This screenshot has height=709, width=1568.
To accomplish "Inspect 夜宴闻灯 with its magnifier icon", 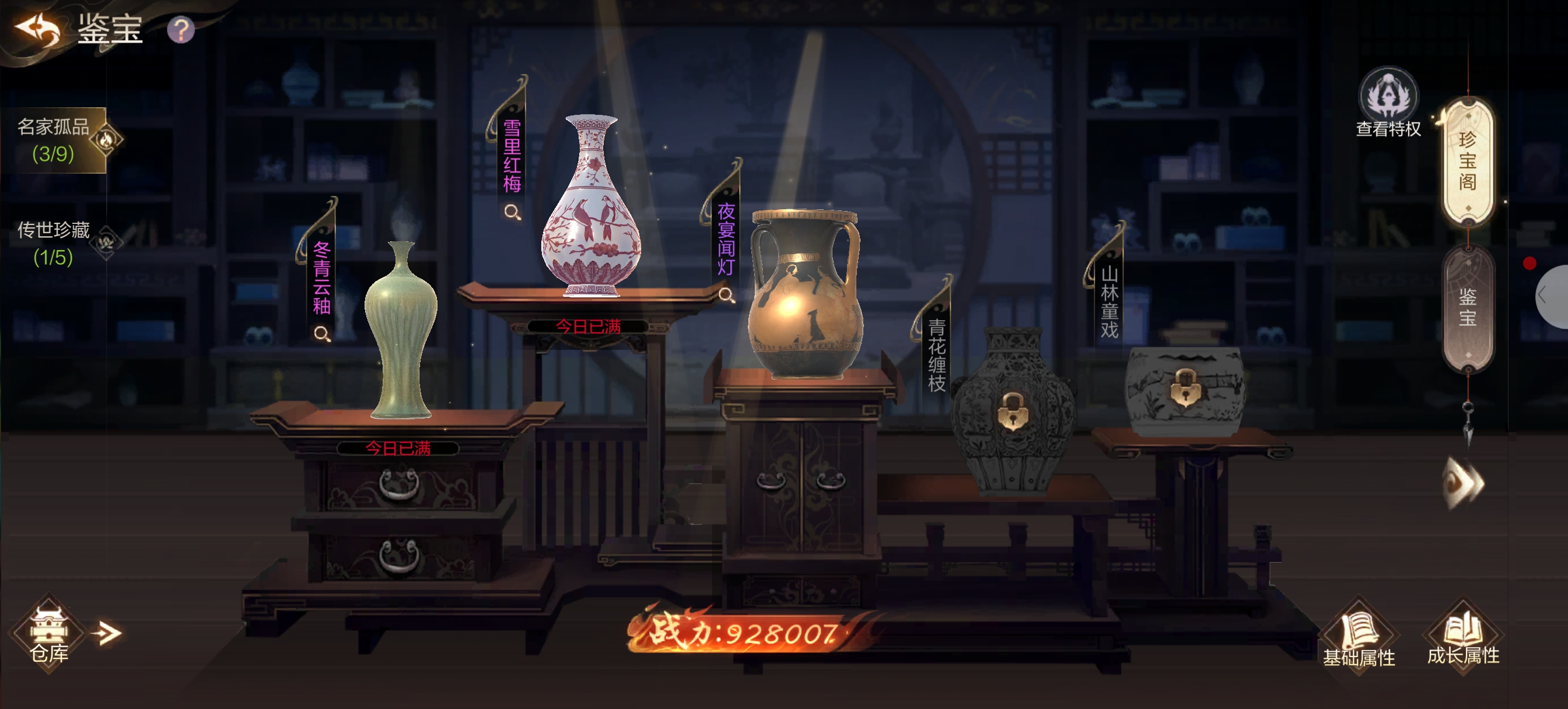I will click(726, 295).
